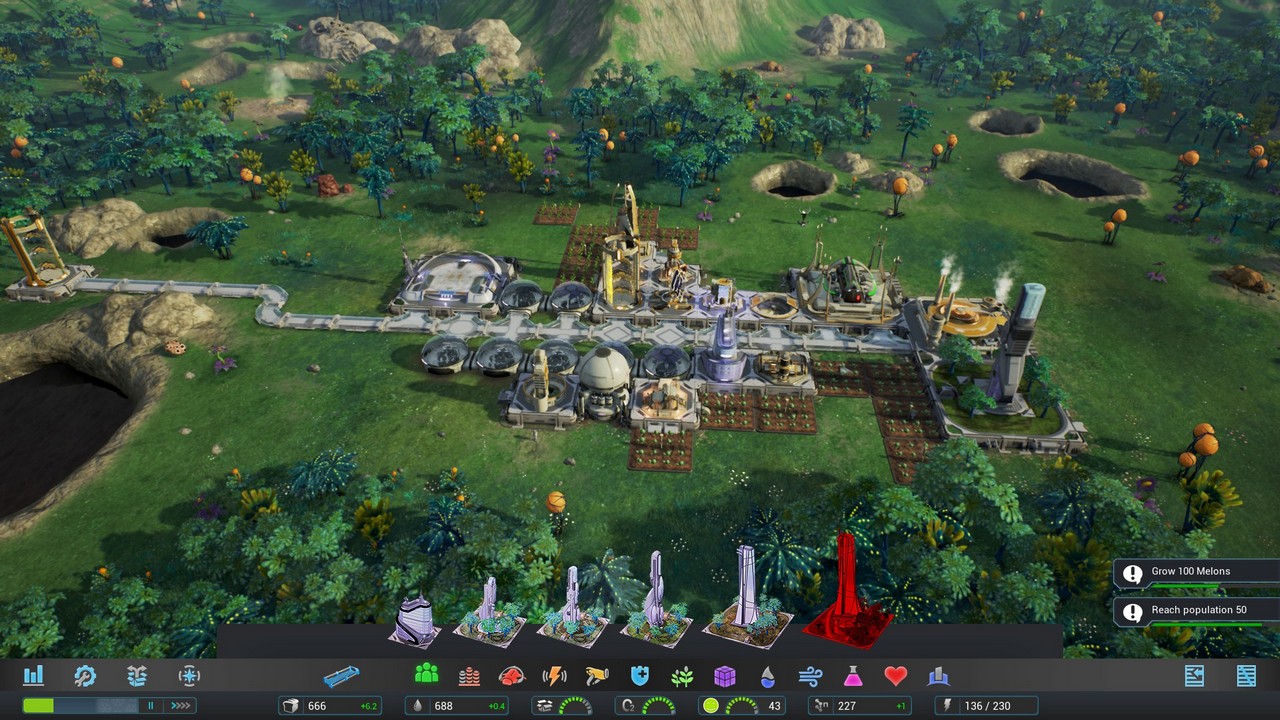Select the pink flask research category

click(853, 676)
